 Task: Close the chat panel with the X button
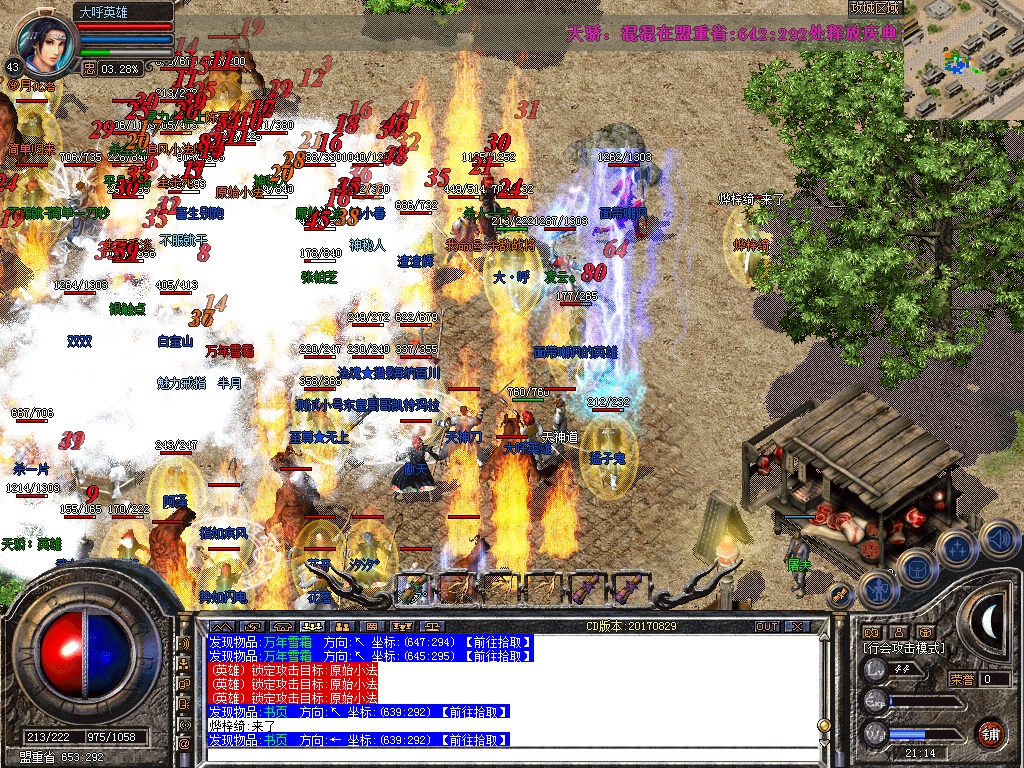(x=797, y=626)
